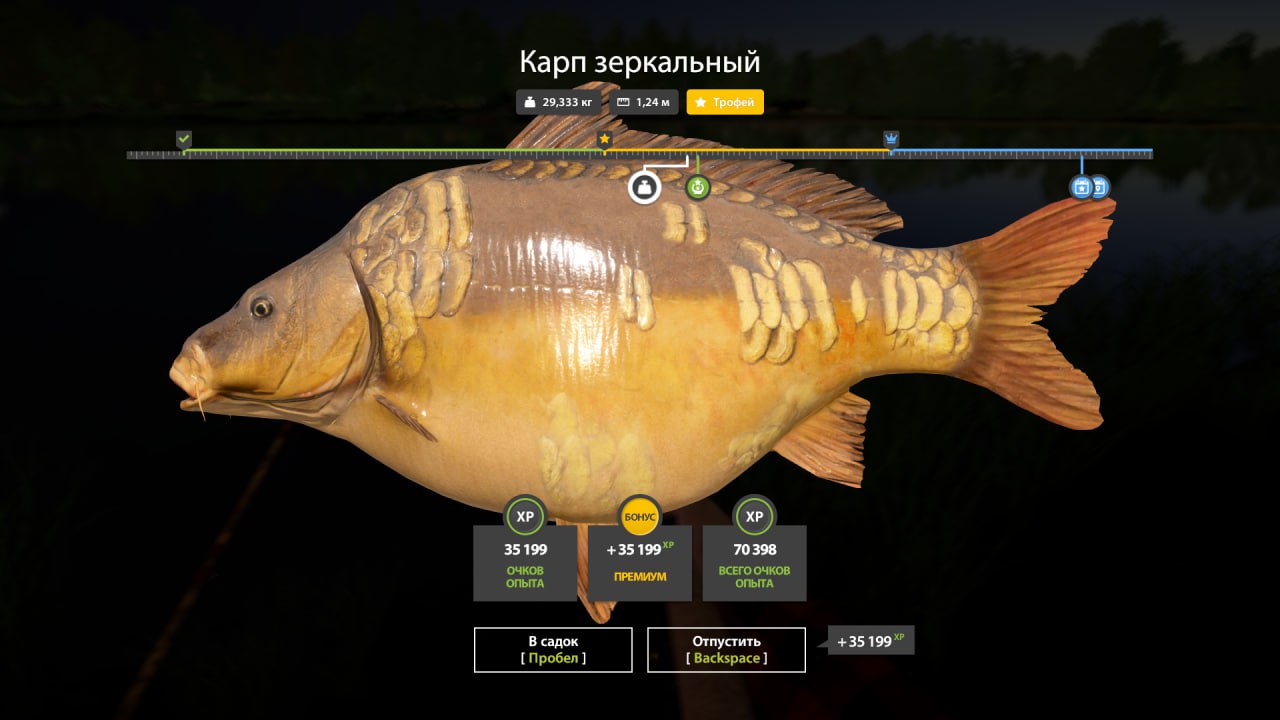Put the carp in the keepnet (В садок)
The height and width of the screenshot is (720, 1280).
coord(553,650)
